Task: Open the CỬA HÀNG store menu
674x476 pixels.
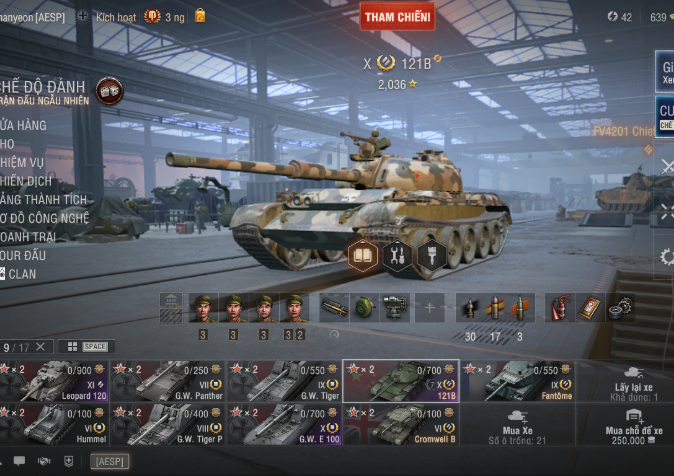Action: click(x=24, y=125)
